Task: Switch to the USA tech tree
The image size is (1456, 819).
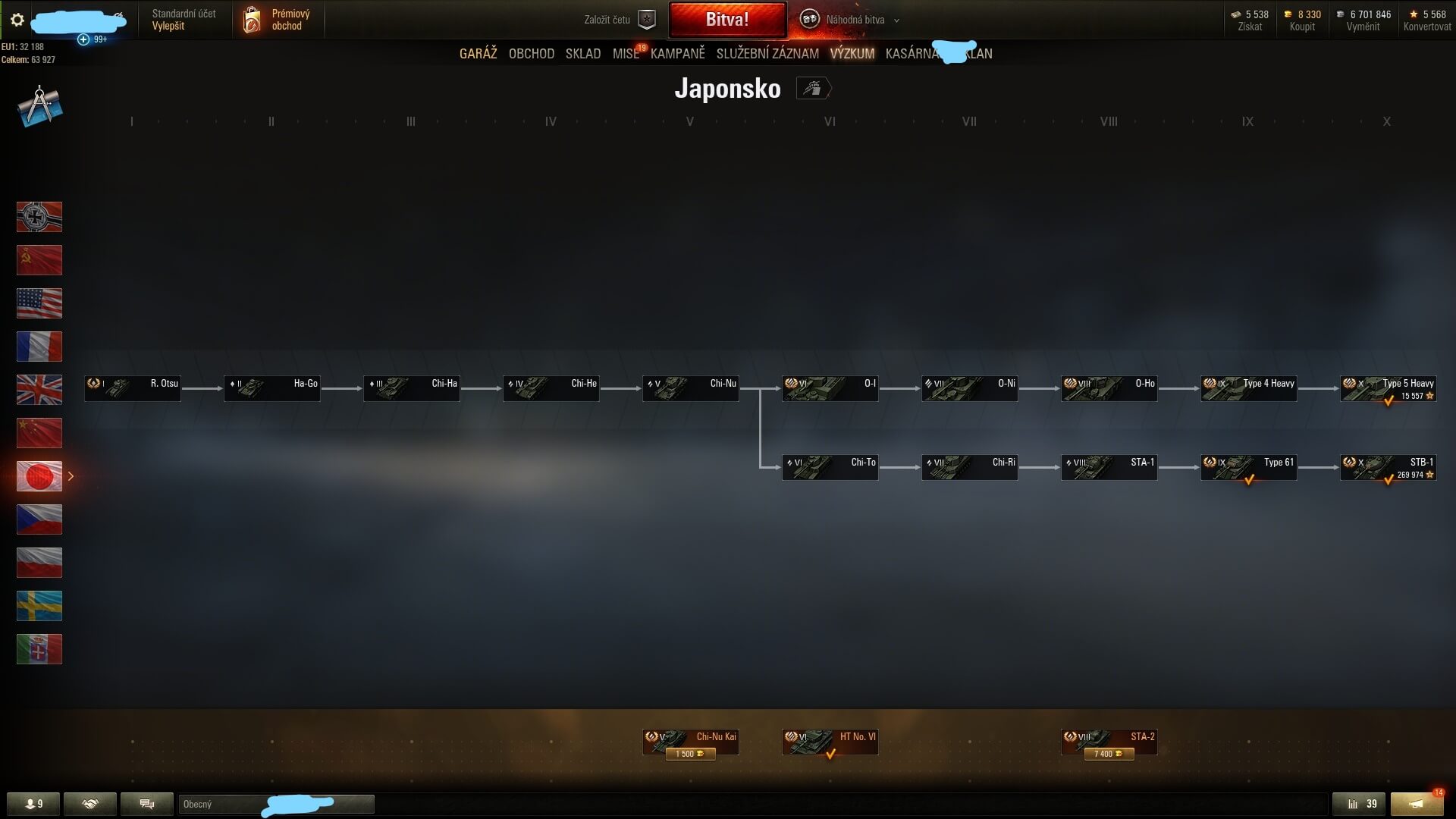Action: [39, 303]
